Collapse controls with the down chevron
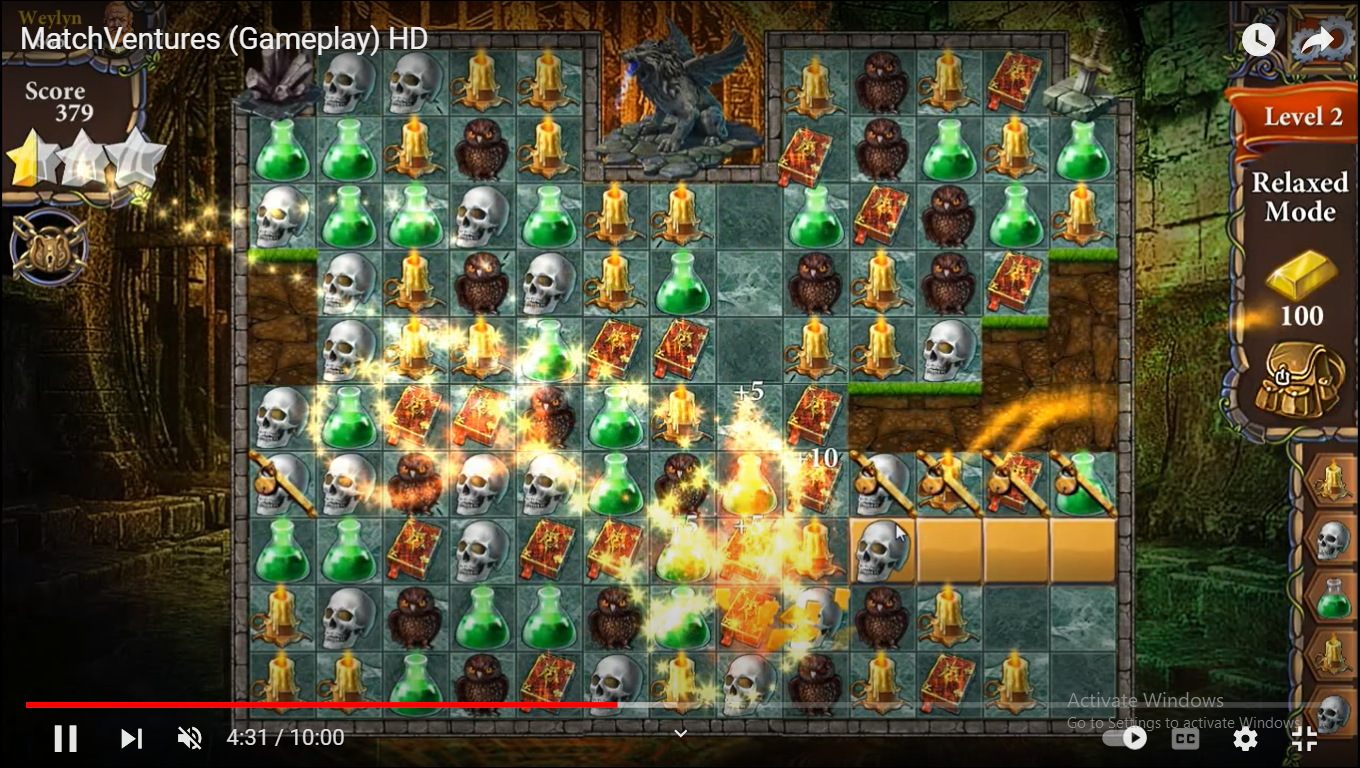The height and width of the screenshot is (768, 1360). click(680, 733)
